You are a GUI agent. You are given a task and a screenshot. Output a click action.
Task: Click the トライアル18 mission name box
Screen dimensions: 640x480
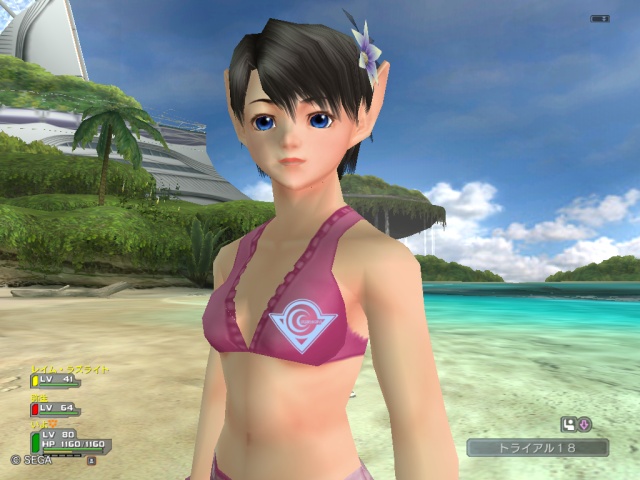coord(537,448)
